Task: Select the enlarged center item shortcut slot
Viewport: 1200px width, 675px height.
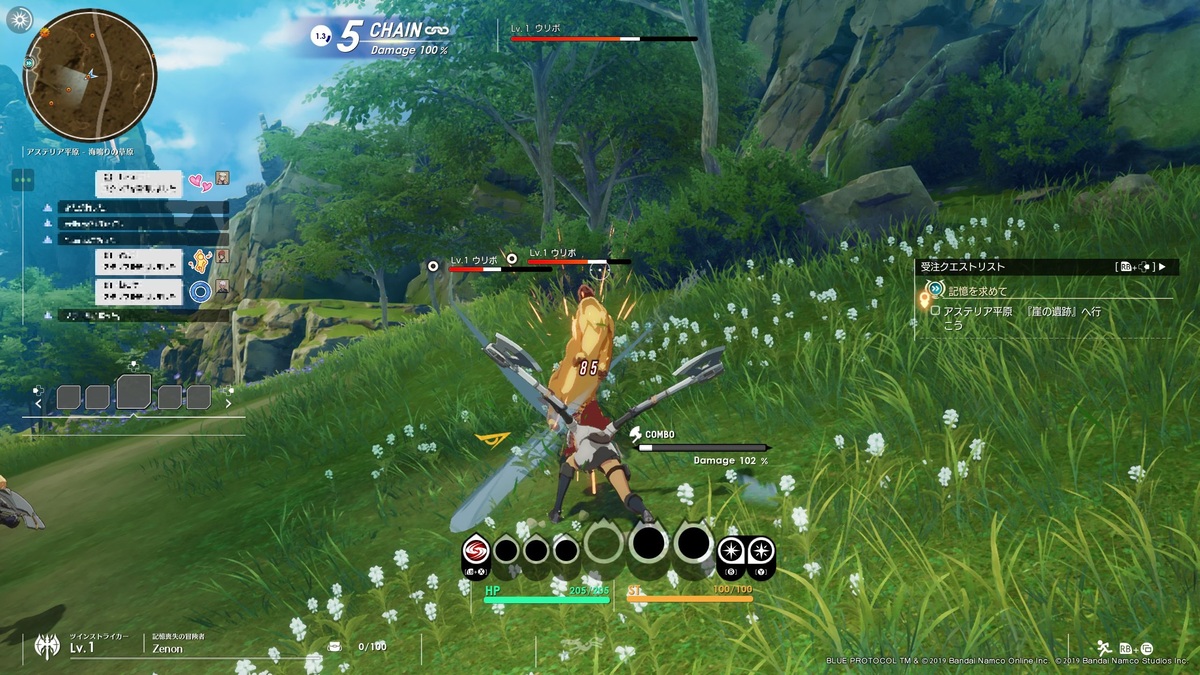Action: pos(133,392)
